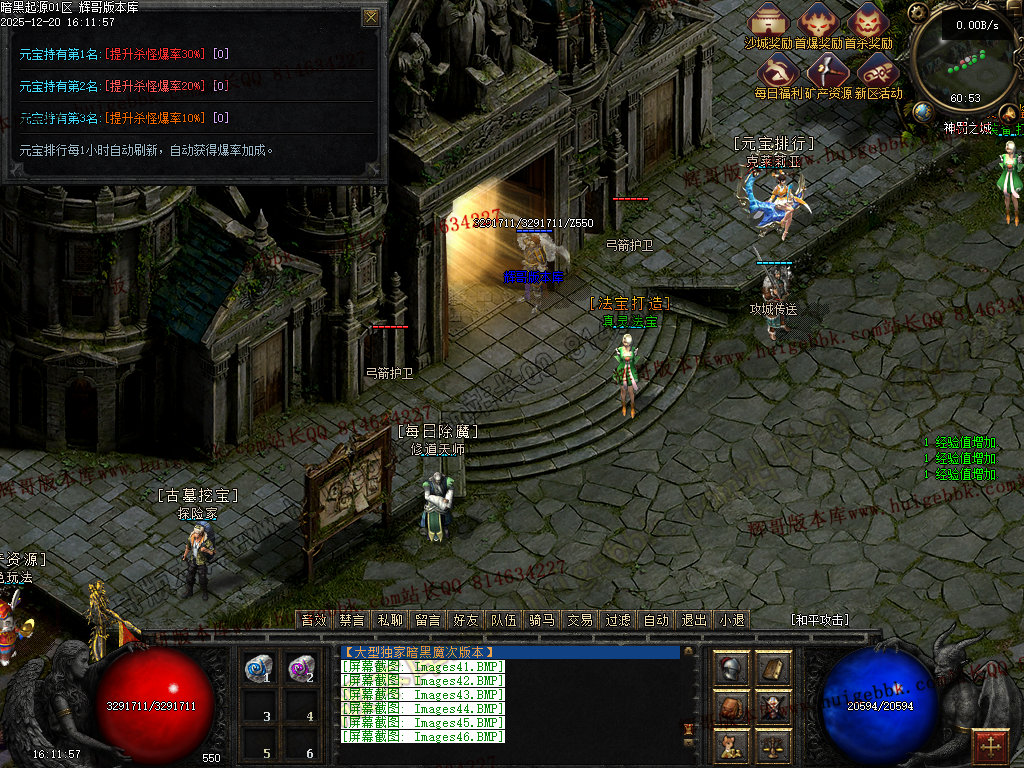The width and height of the screenshot is (1024, 768).
Task: Click the 骑马 mount button
Action: [x=542, y=620]
